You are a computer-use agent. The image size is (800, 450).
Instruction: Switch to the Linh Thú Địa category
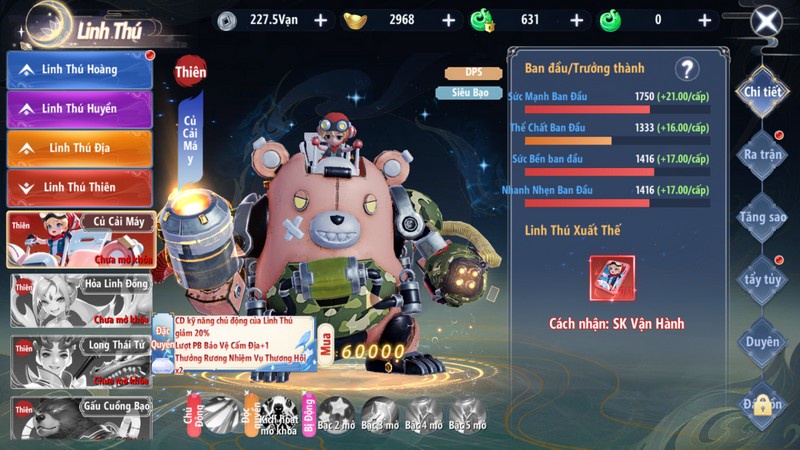[x=80, y=148]
